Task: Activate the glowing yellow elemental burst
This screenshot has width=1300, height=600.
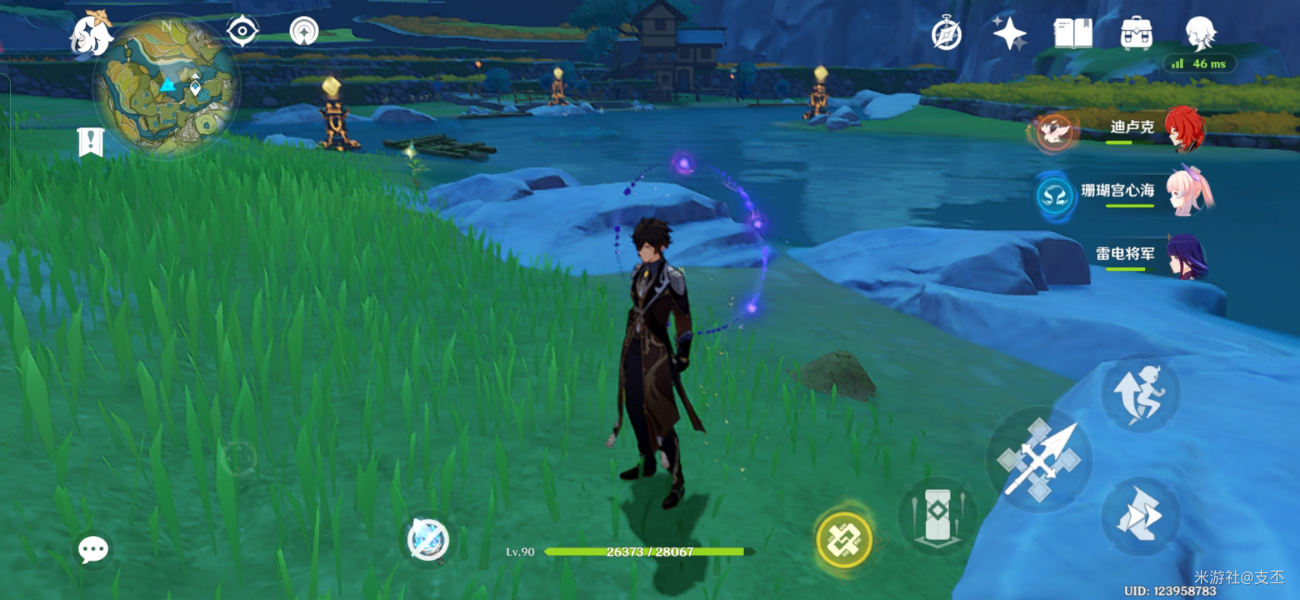Action: pos(844,540)
